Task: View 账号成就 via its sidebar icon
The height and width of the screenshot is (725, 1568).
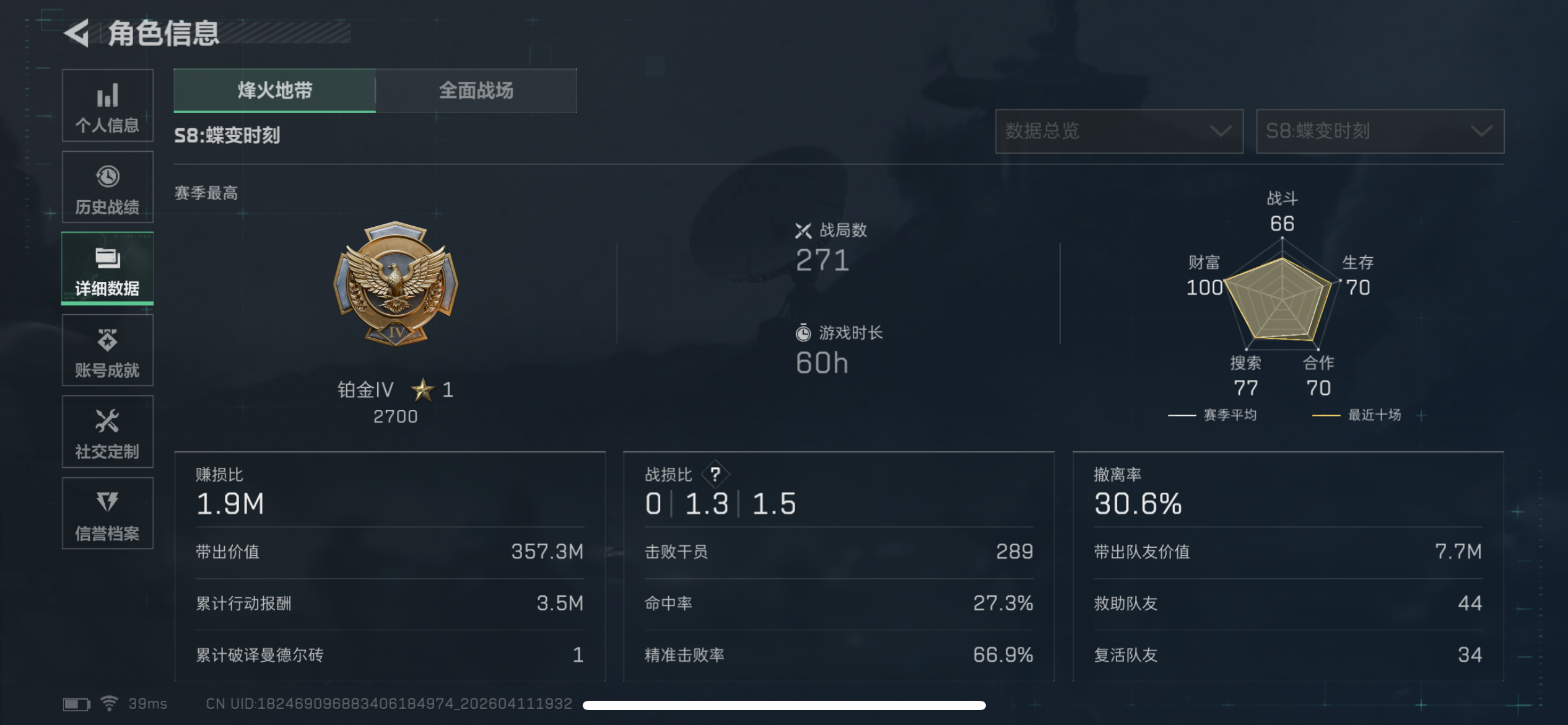Action: point(107,350)
